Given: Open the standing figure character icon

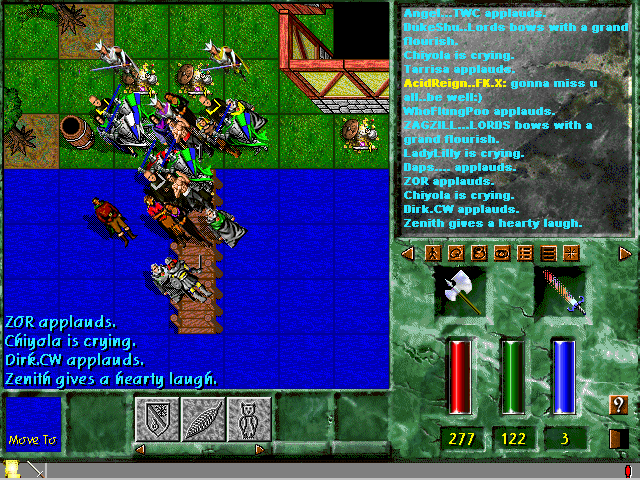Looking at the screenshot, I should click(433, 254).
